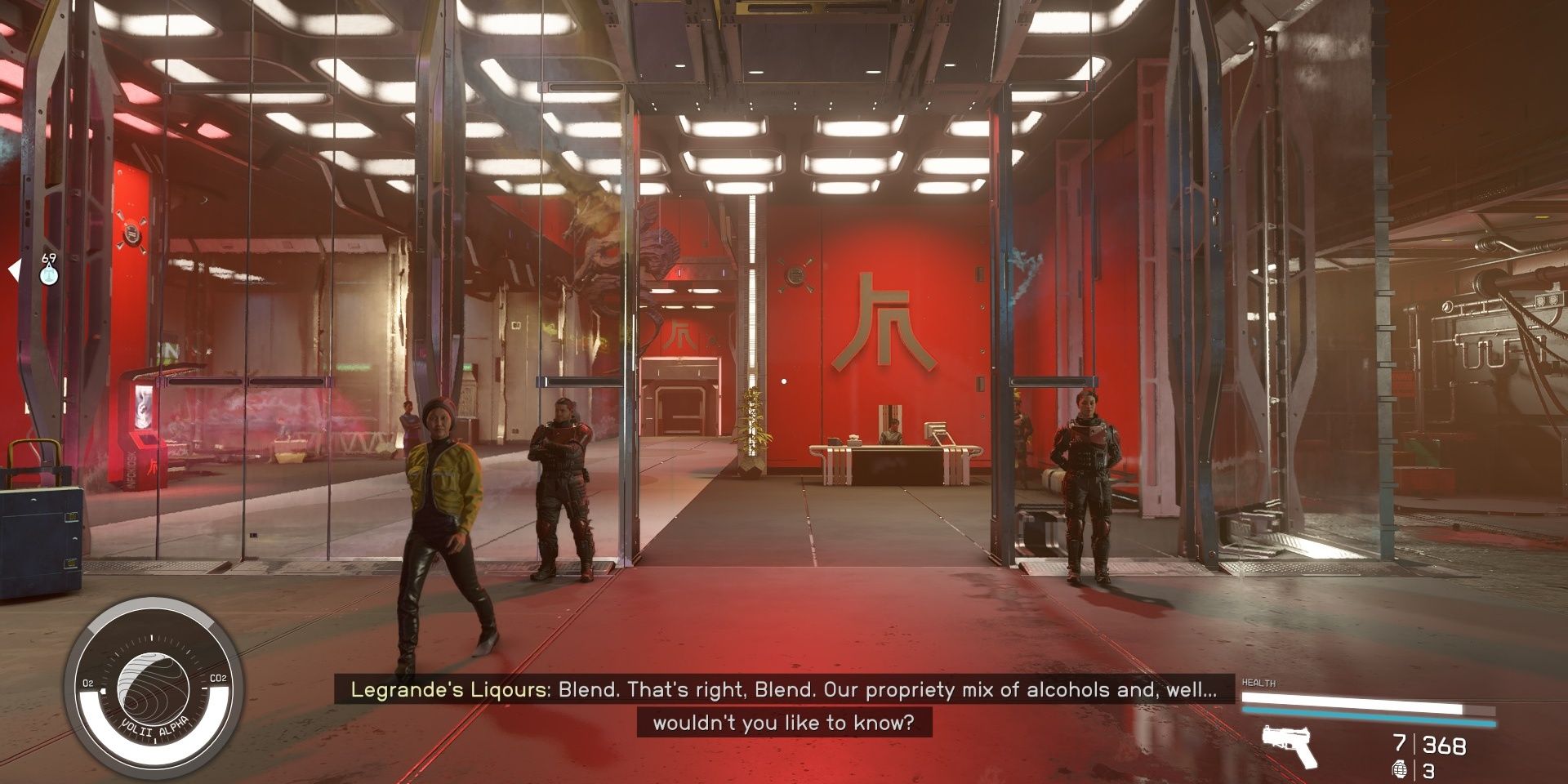1568x784 pixels.
Task: Click the Ryujin symbol on the Infokiosk base
Action: point(154,465)
